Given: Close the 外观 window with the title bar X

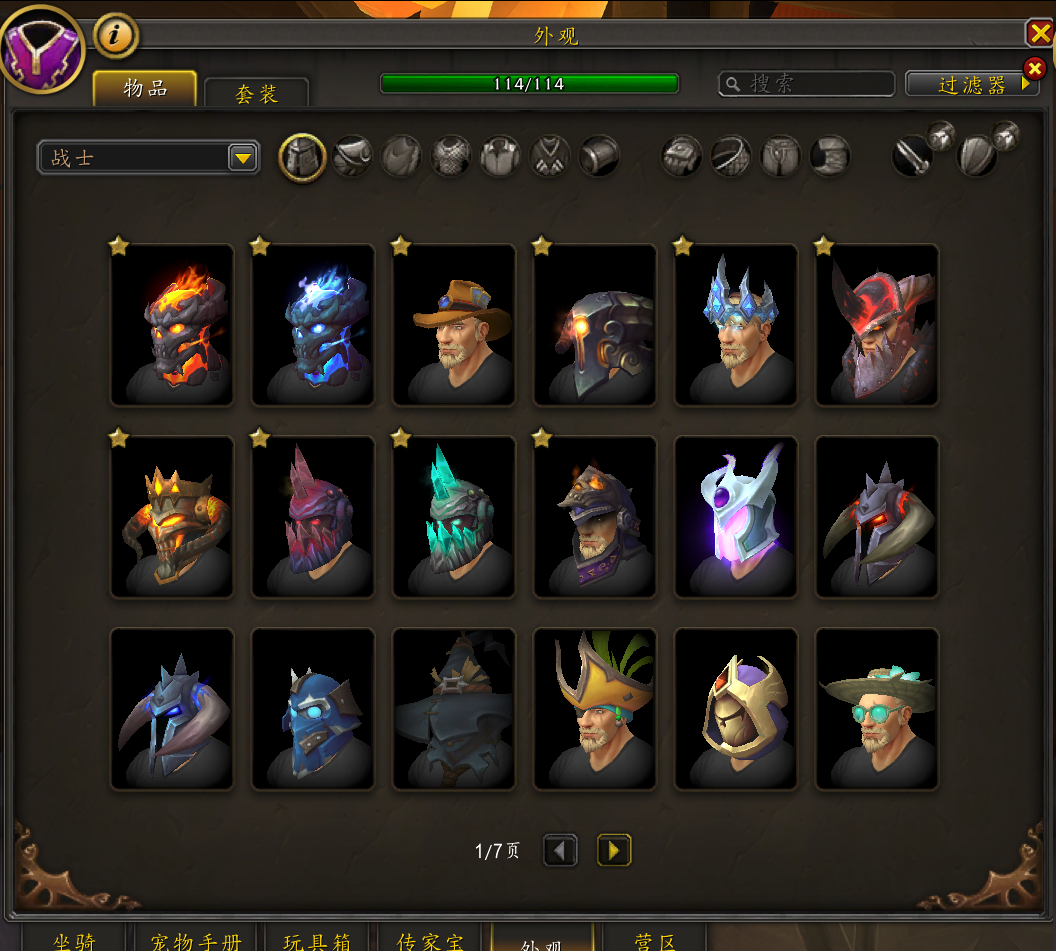Looking at the screenshot, I should [x=1040, y=34].
